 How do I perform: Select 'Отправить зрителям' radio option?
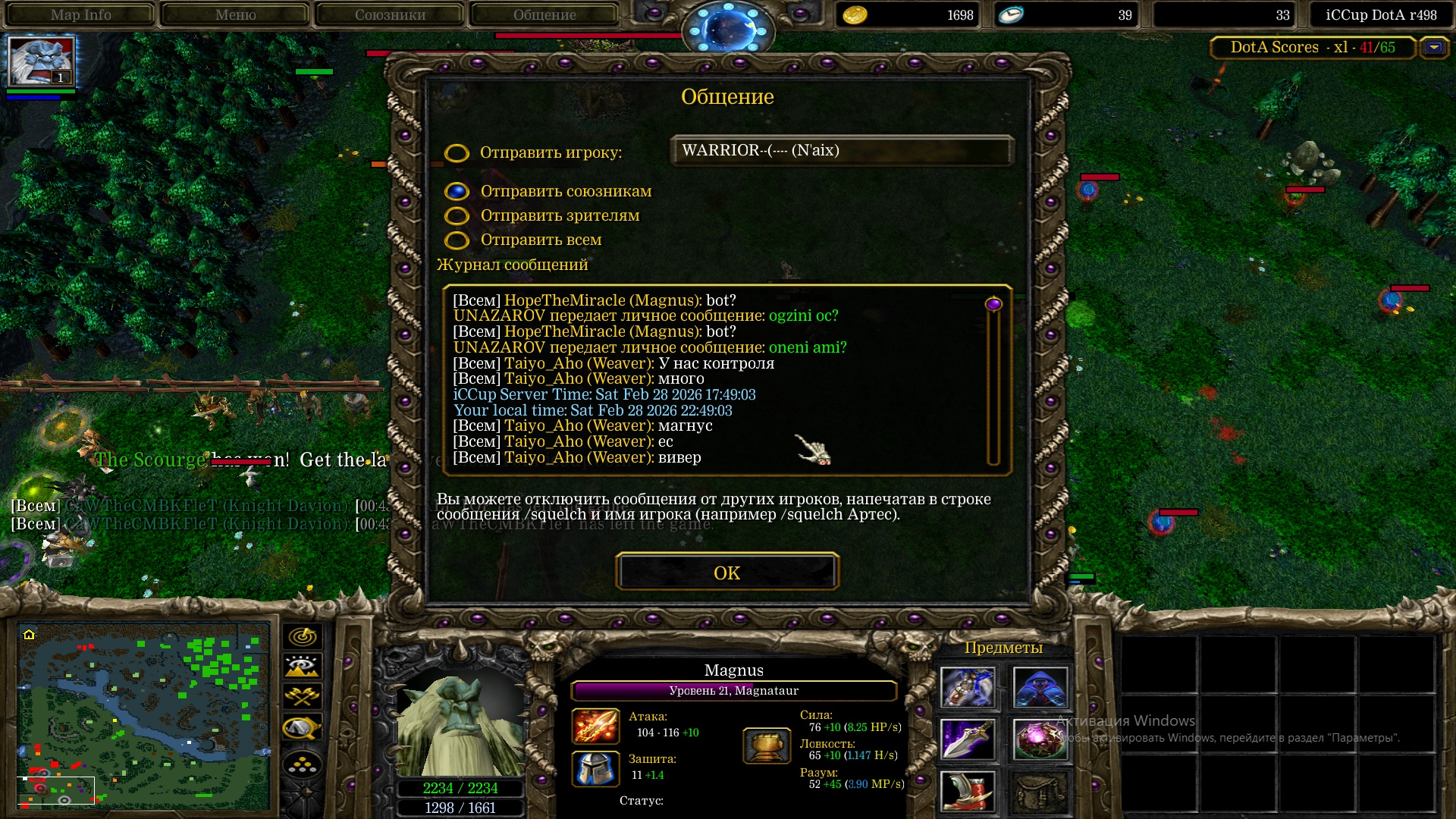pyautogui.click(x=457, y=216)
